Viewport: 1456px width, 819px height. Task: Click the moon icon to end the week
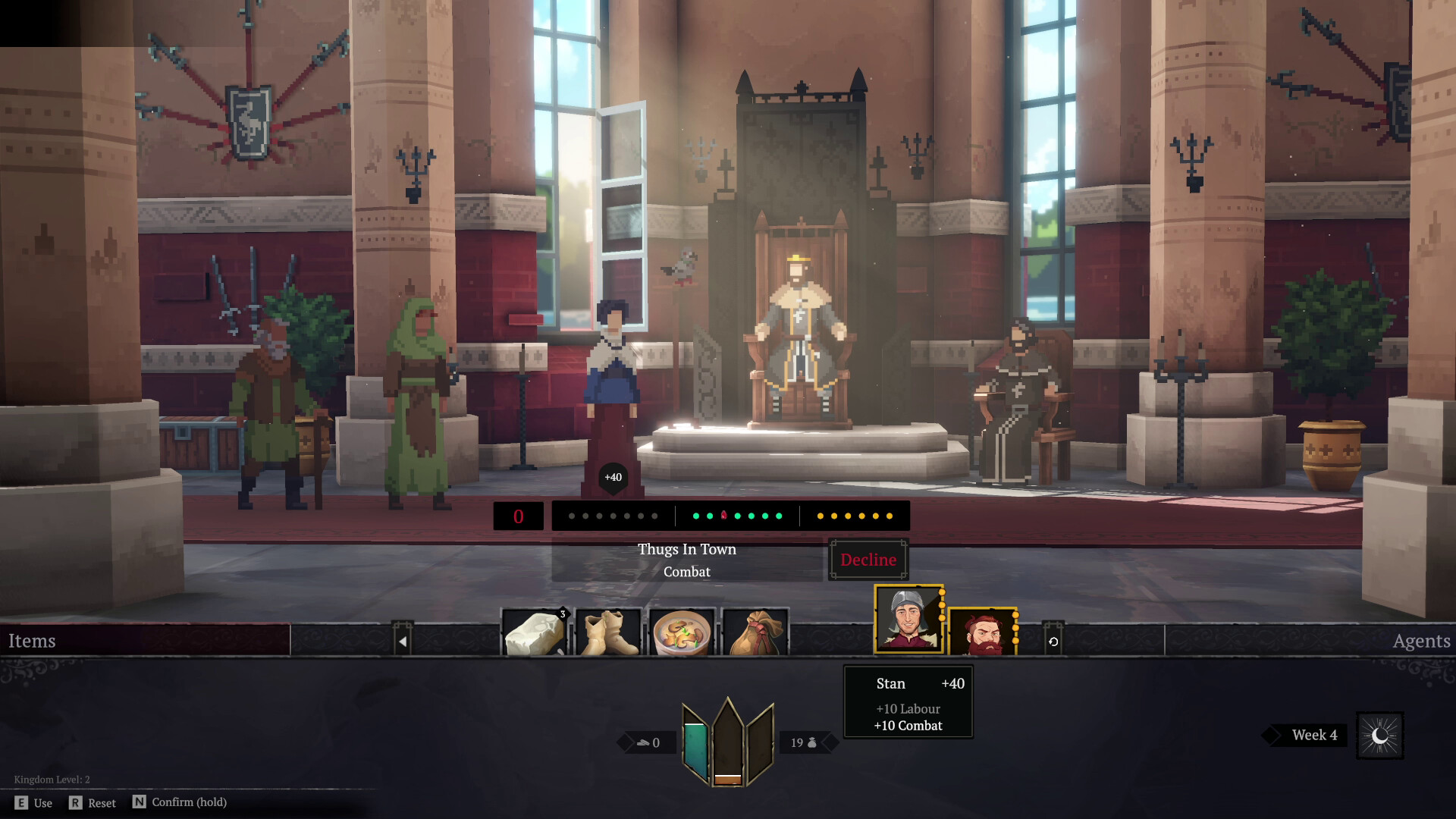[x=1380, y=734]
